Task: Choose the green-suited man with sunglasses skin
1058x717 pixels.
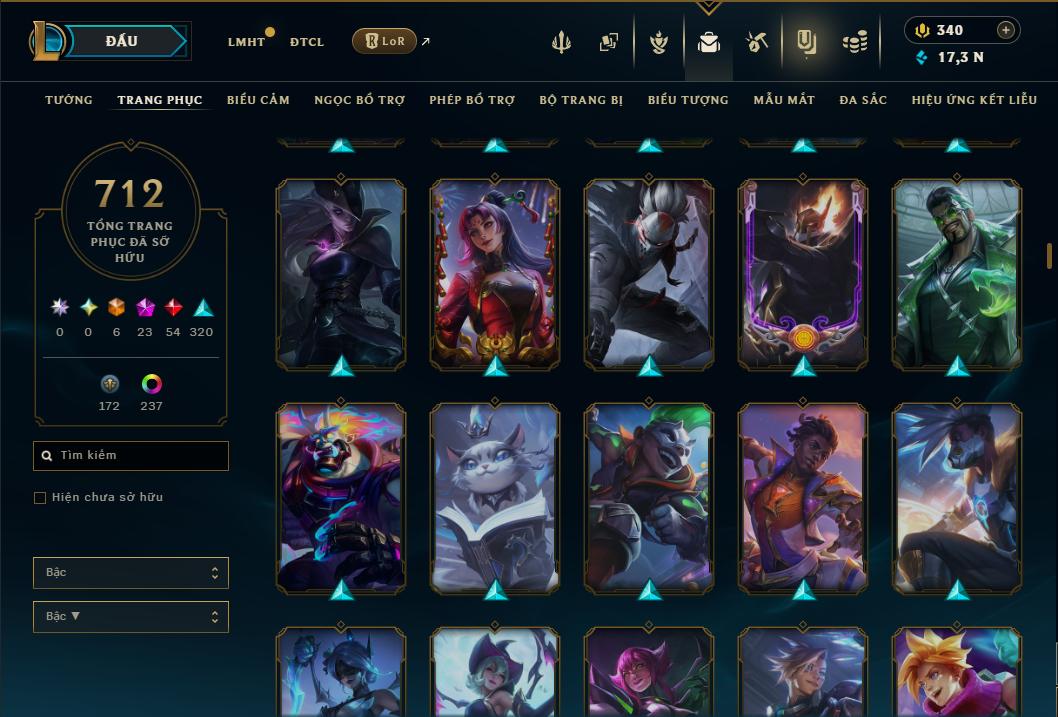Action: tap(957, 272)
